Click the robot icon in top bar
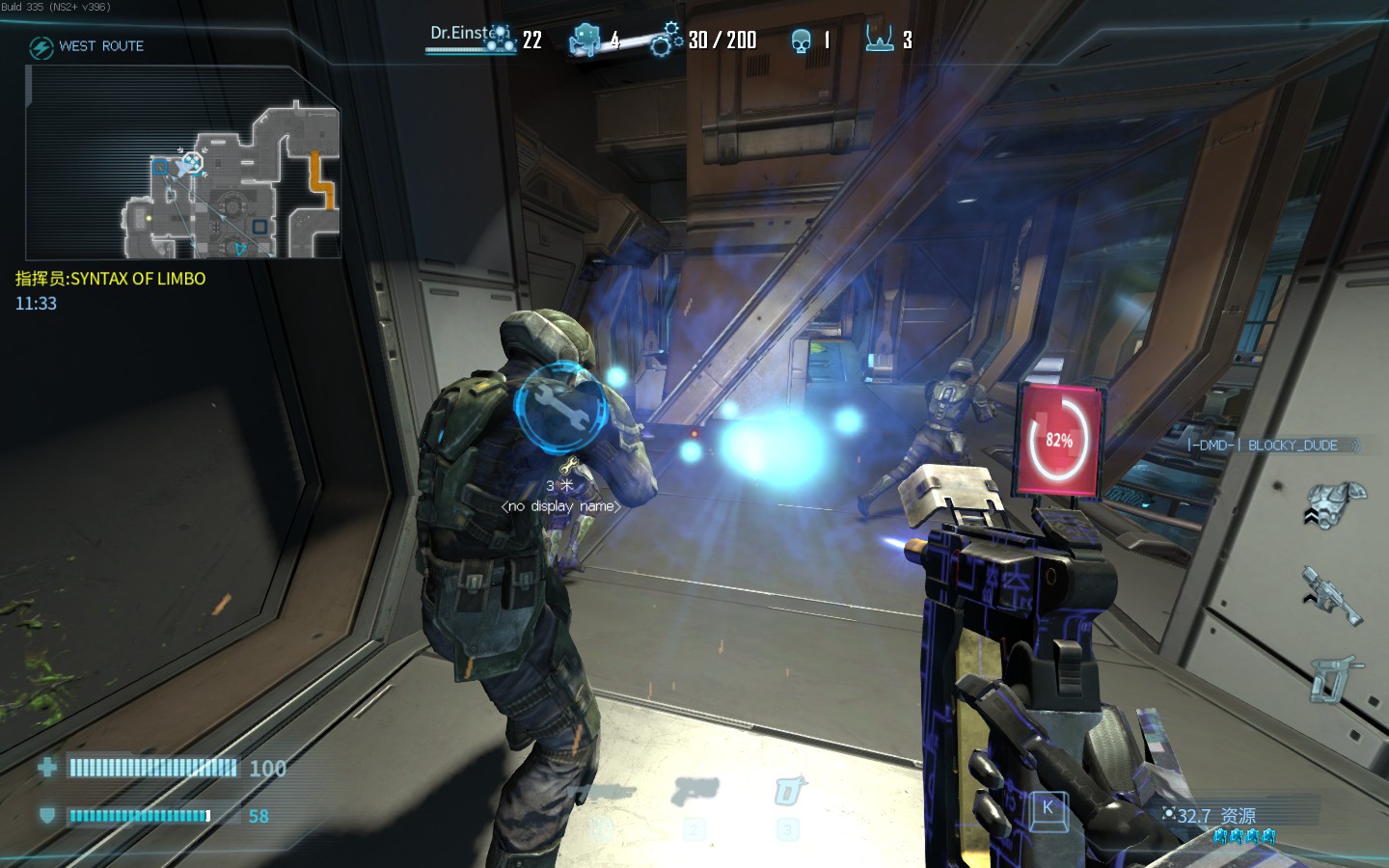Screen dimensions: 1389x868 (585, 41)
